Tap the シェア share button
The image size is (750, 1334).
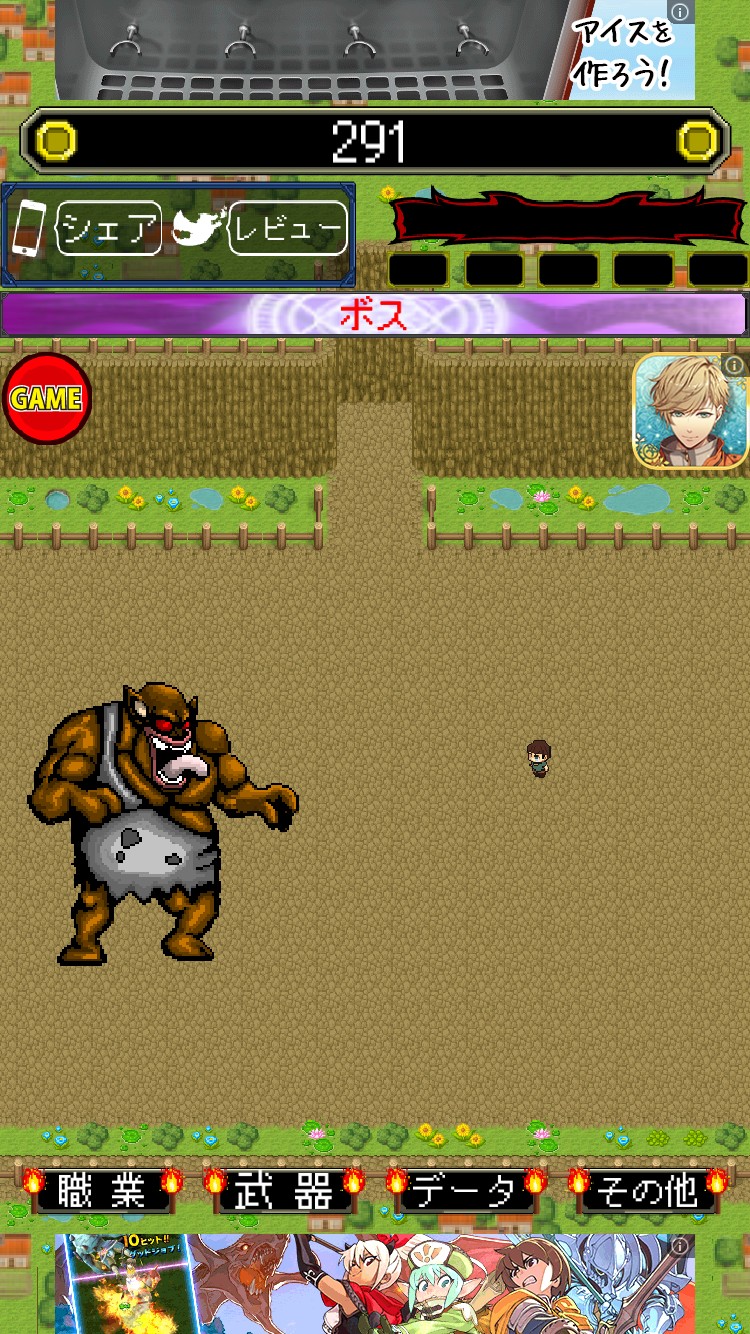pyautogui.click(x=108, y=229)
